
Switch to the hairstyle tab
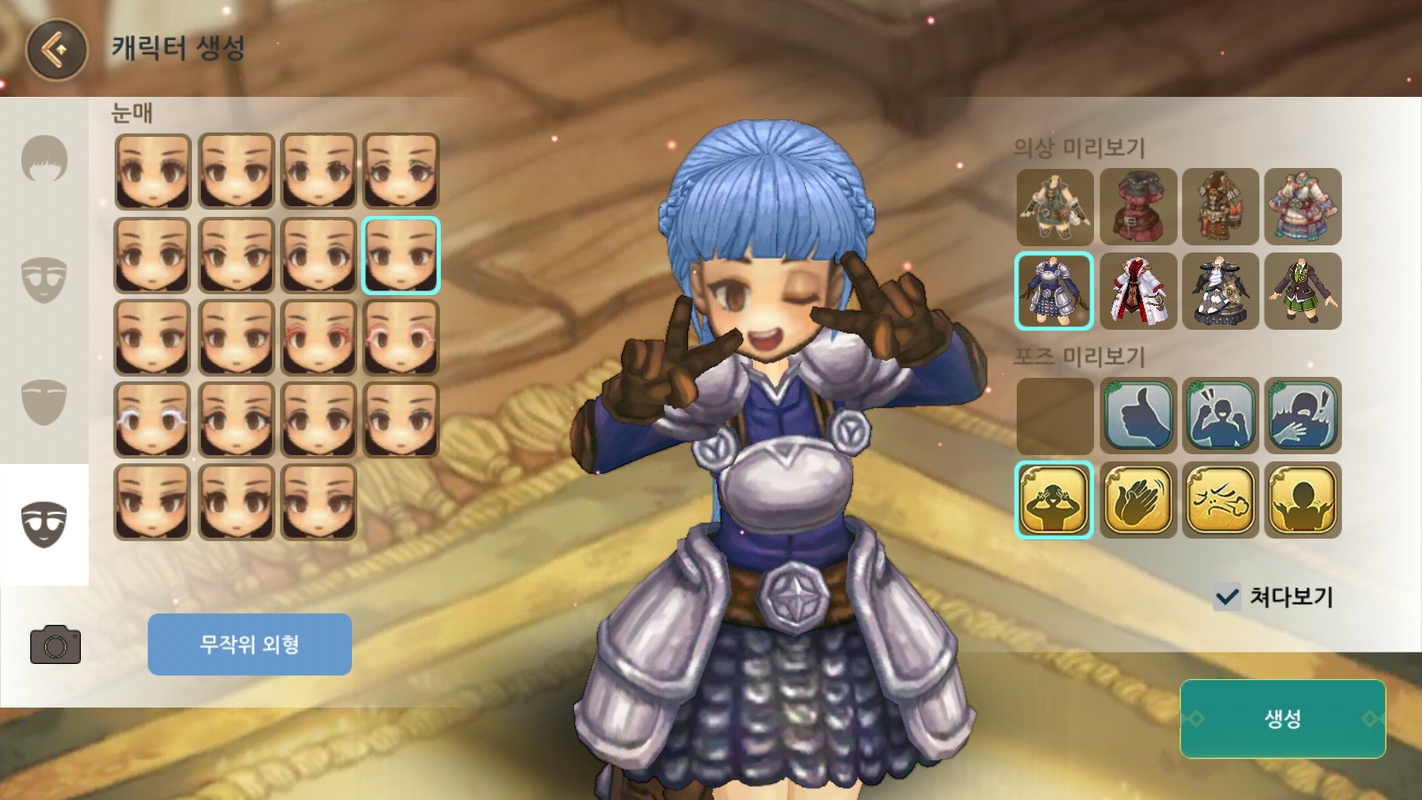click(x=45, y=160)
